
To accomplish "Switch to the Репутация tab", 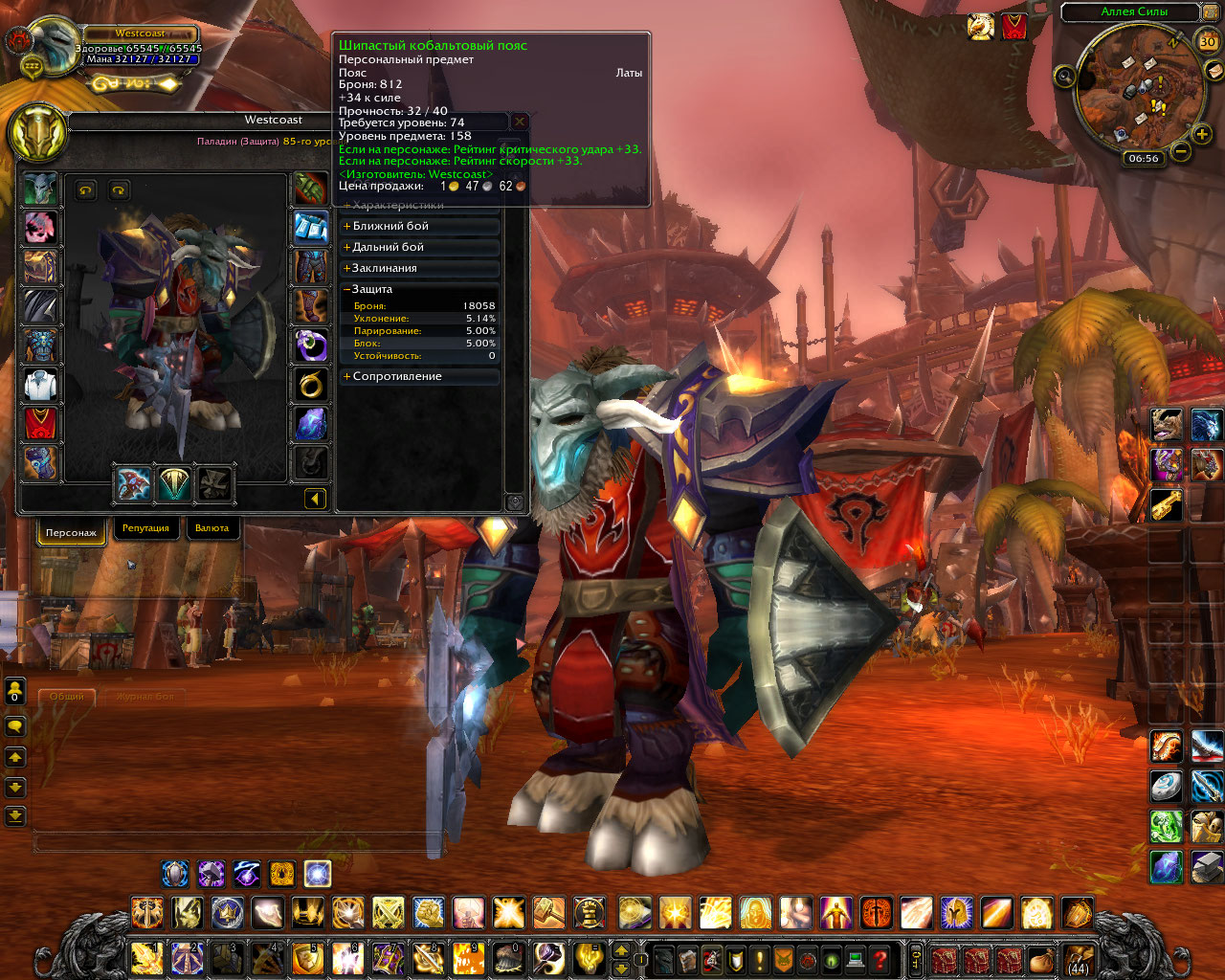I will (x=145, y=528).
